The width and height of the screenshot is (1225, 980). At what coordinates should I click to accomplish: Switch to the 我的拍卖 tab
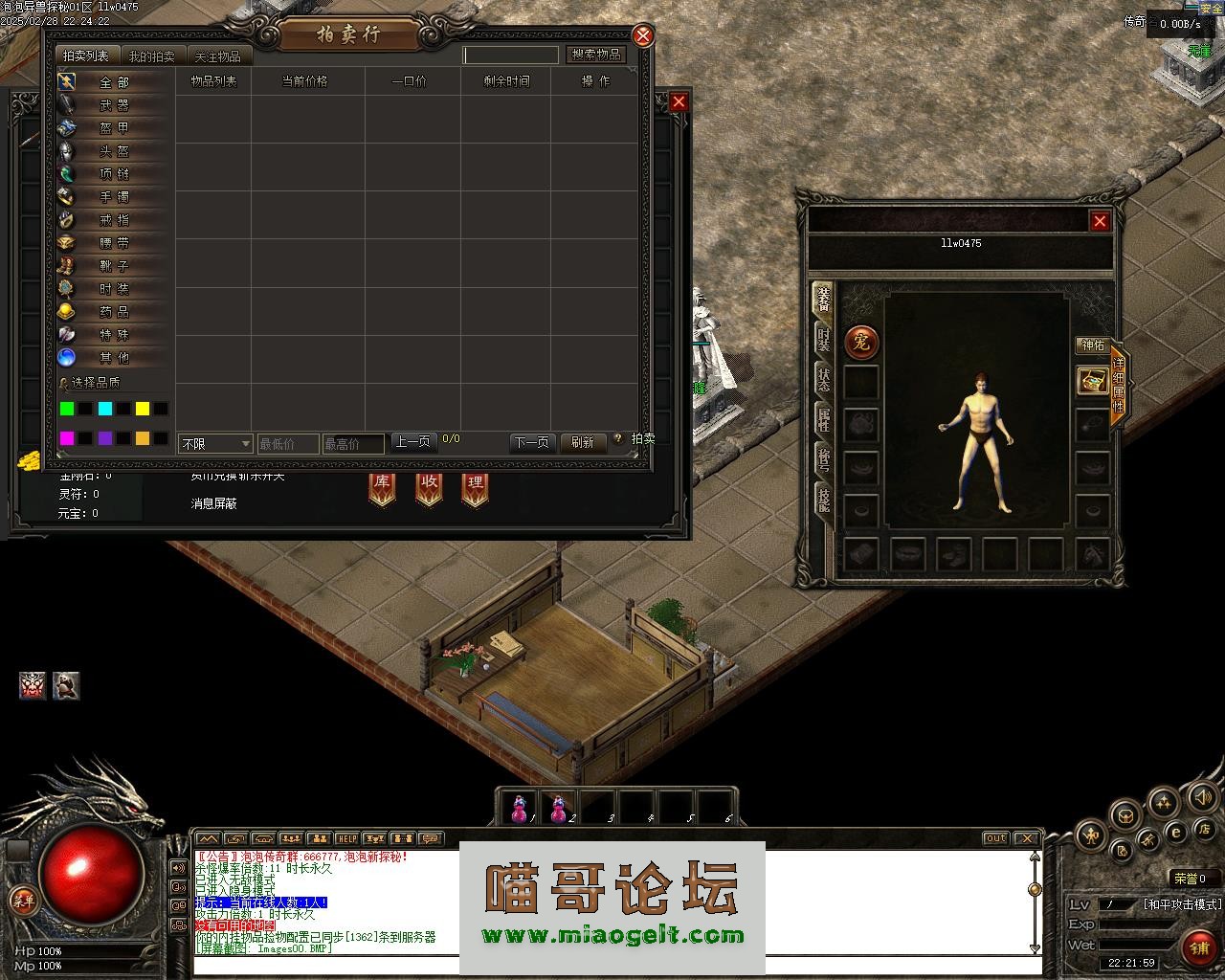point(152,56)
